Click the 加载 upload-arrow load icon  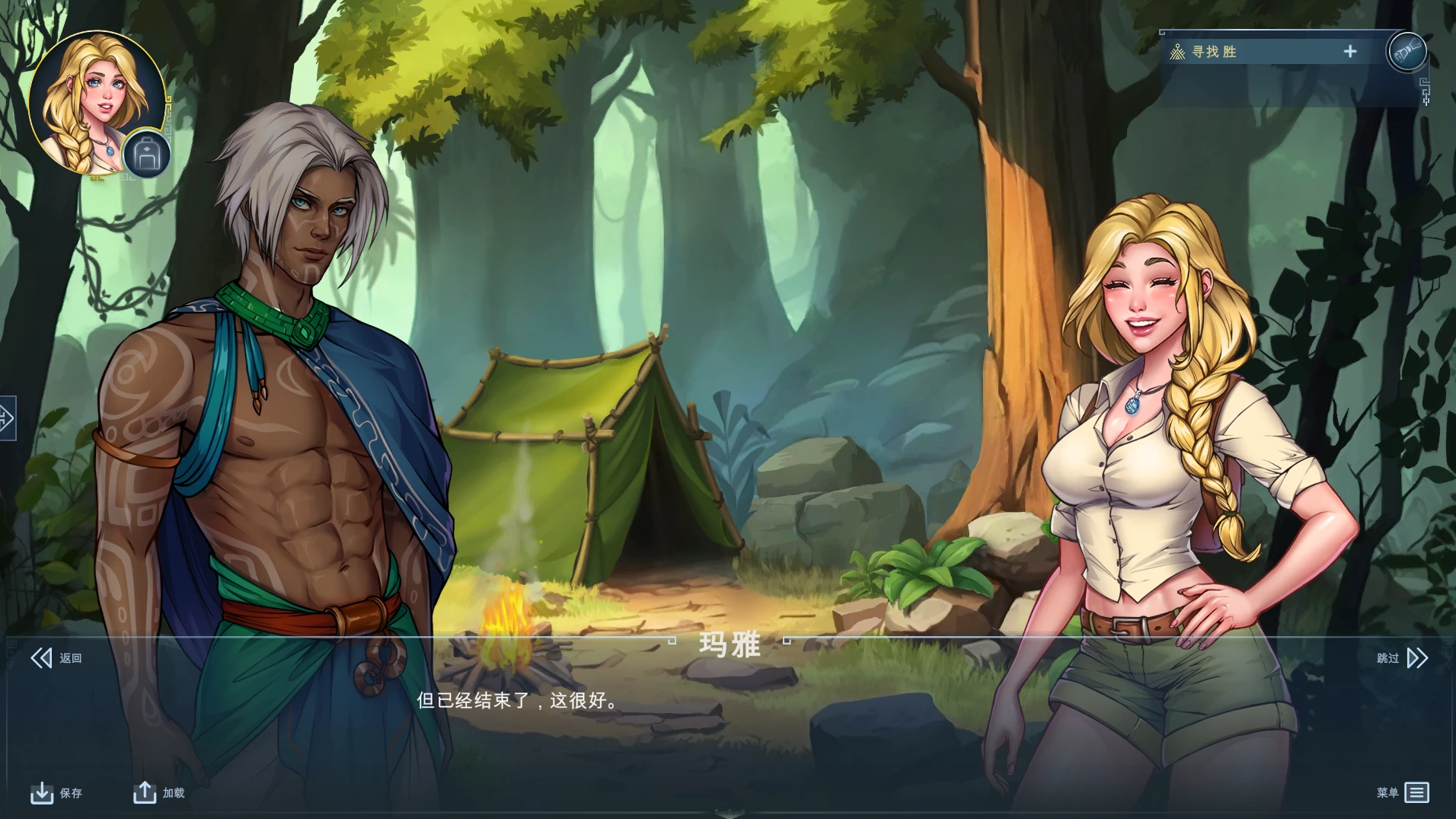pyautogui.click(x=145, y=792)
